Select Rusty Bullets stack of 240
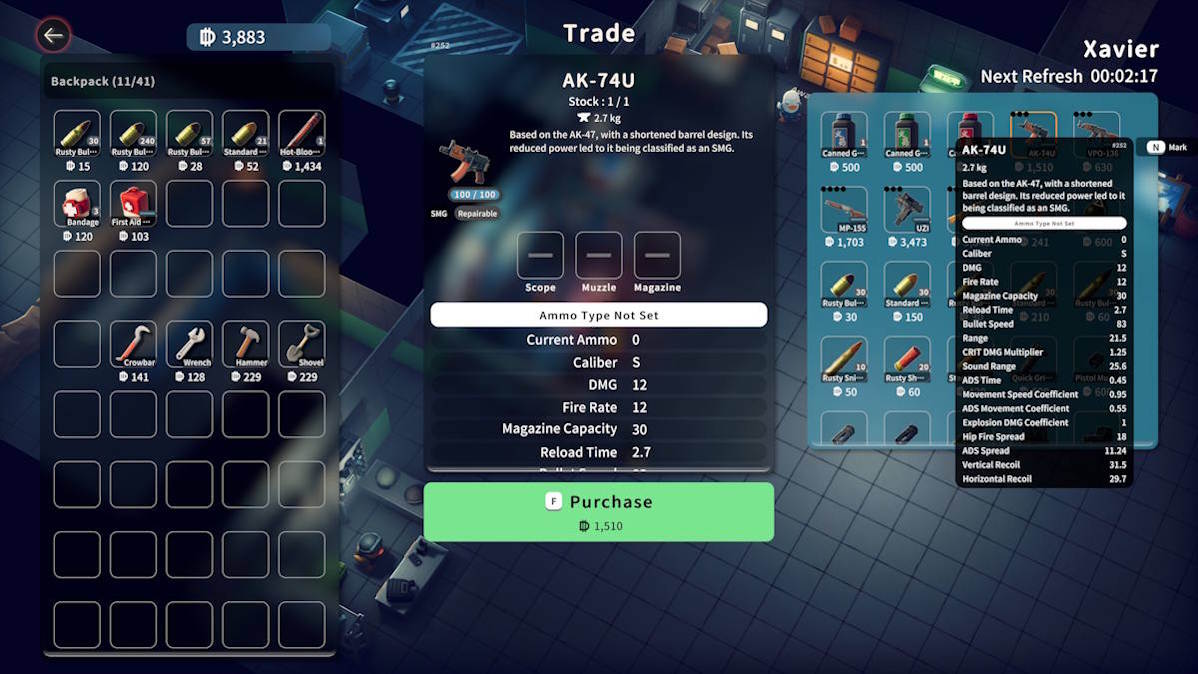Image resolution: width=1198 pixels, height=674 pixels. (133, 134)
